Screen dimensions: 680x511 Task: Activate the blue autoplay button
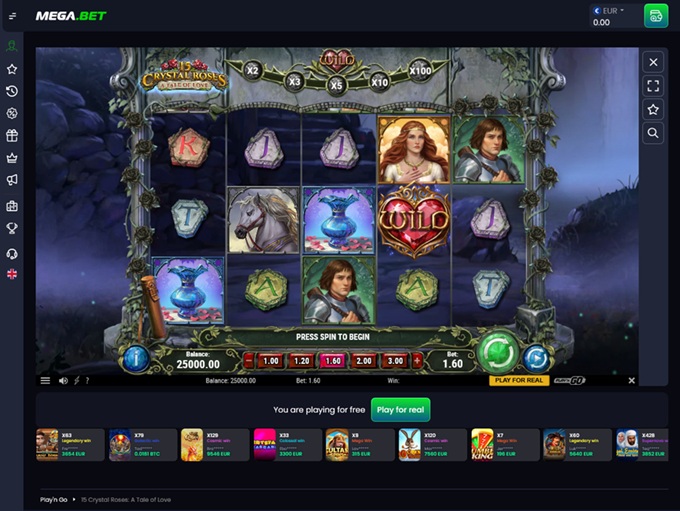(537, 358)
